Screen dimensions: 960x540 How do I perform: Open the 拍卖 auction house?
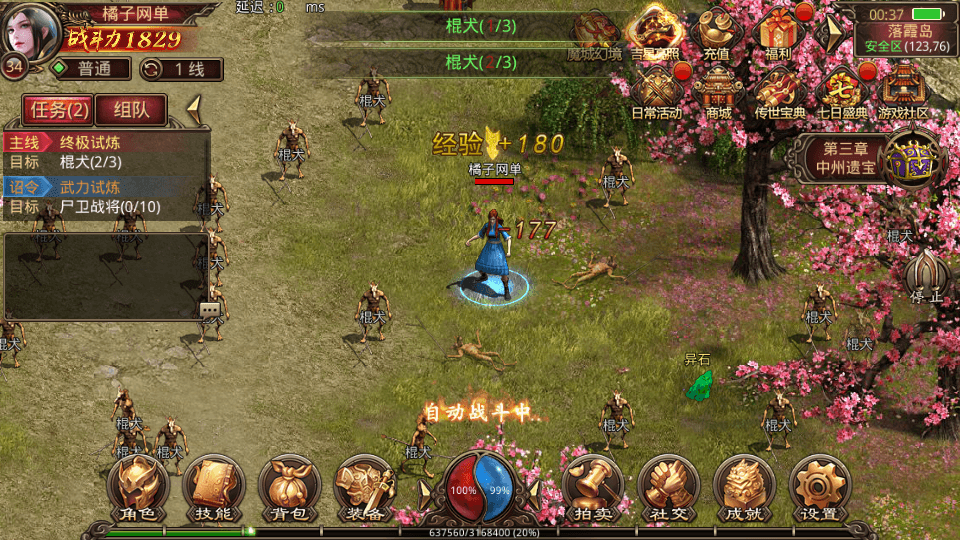coord(591,490)
